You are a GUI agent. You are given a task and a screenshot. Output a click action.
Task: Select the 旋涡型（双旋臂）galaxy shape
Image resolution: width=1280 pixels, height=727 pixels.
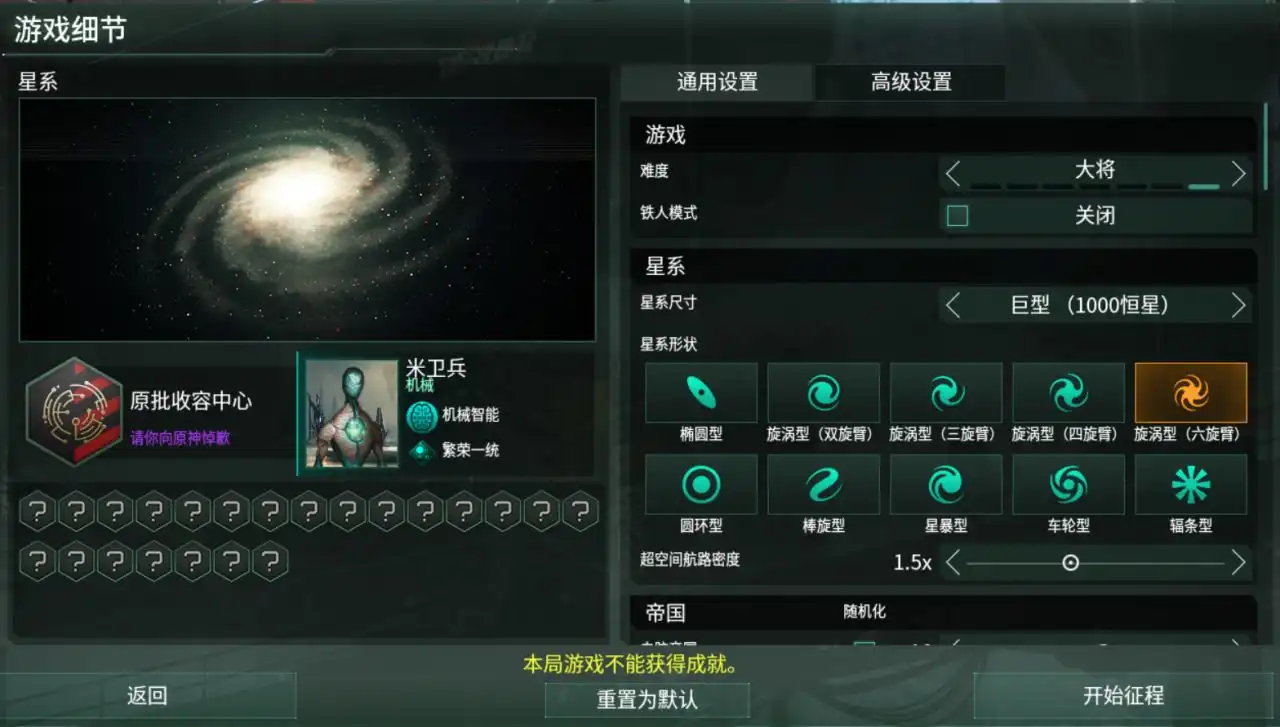click(x=823, y=392)
